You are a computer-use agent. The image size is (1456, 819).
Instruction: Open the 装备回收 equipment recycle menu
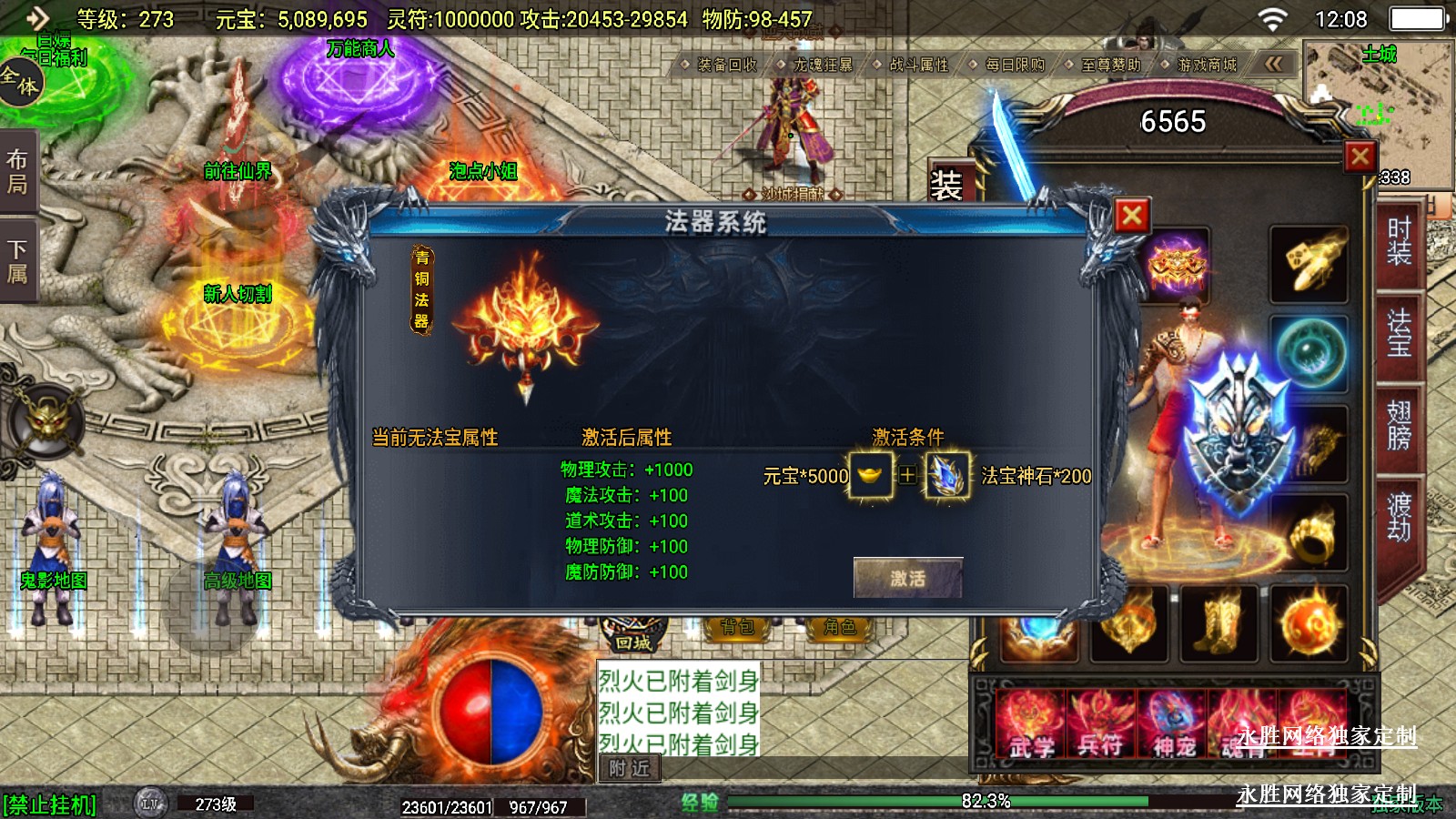pyautogui.click(x=726, y=65)
